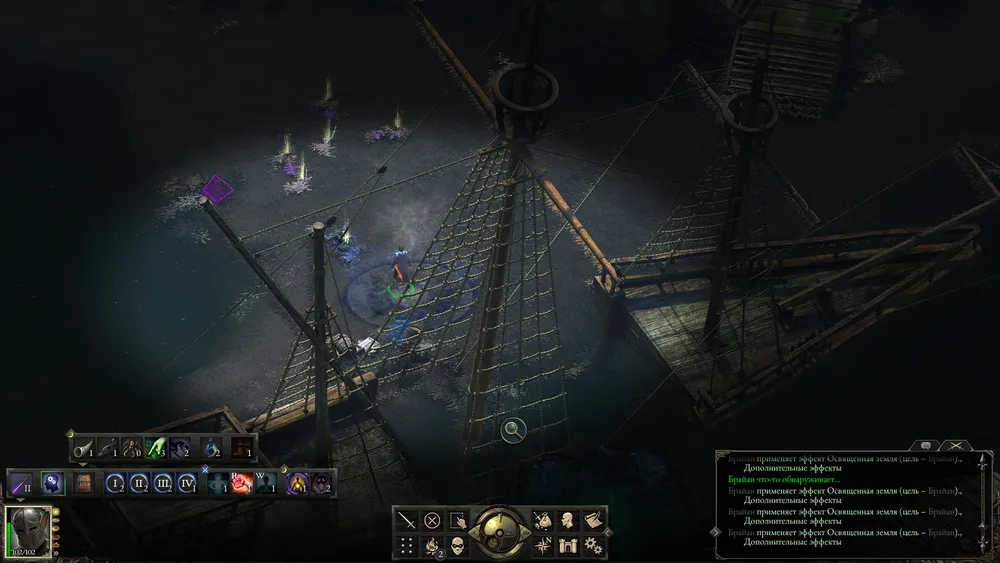Open the journal quill and paper icon

click(x=593, y=520)
